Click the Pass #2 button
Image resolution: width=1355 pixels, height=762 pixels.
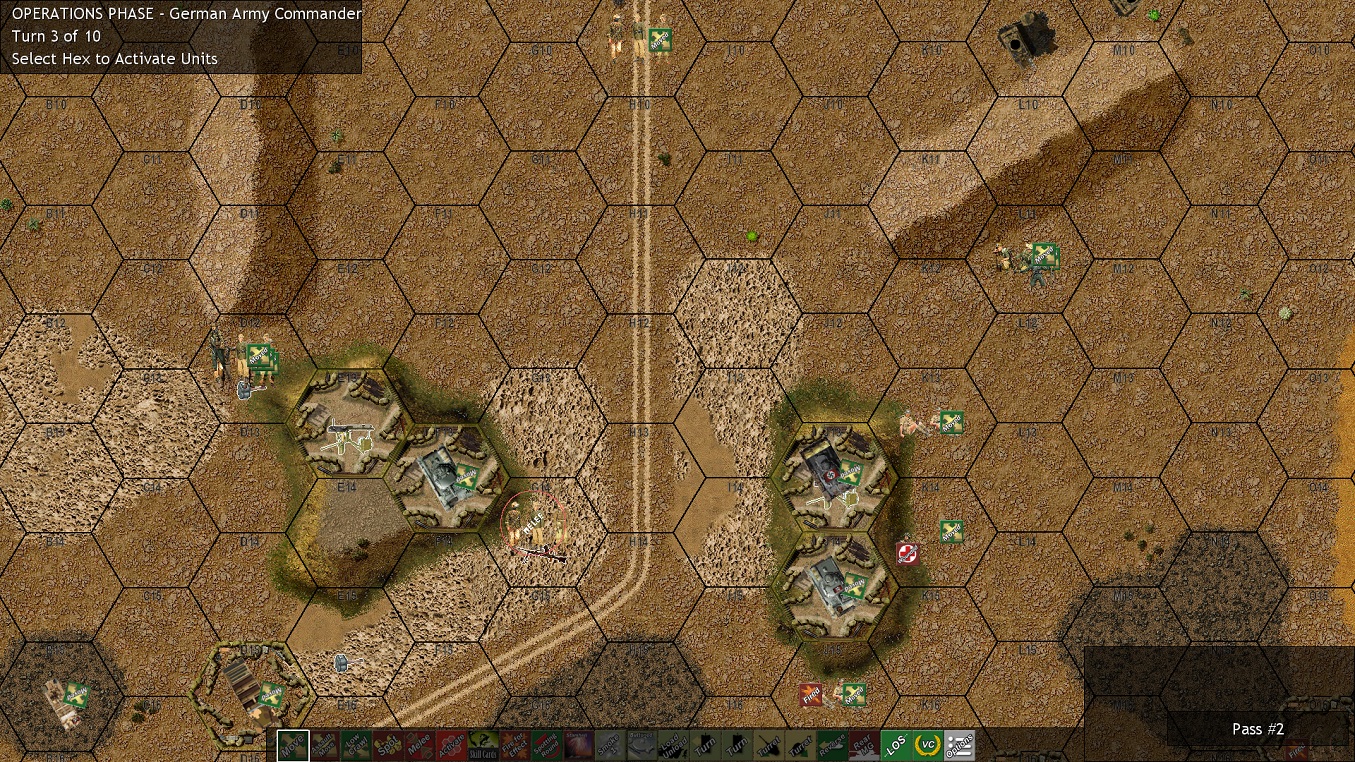pyautogui.click(x=1258, y=729)
